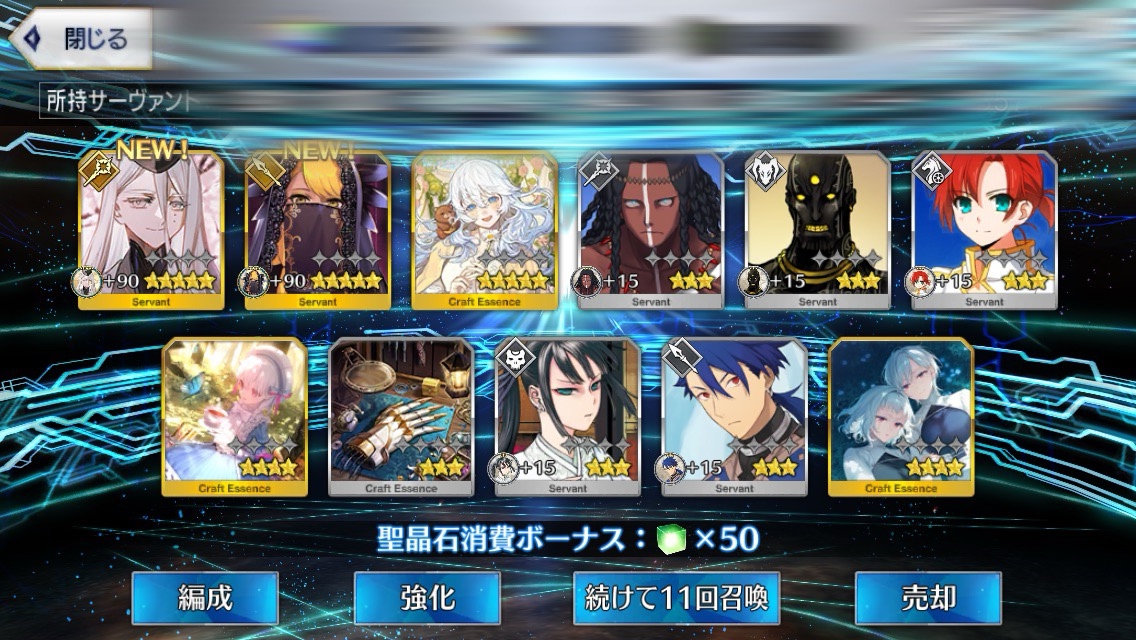View the two silver-haired figures Craft Essence
Viewport: 1136px width, 640px height.
coord(901,417)
